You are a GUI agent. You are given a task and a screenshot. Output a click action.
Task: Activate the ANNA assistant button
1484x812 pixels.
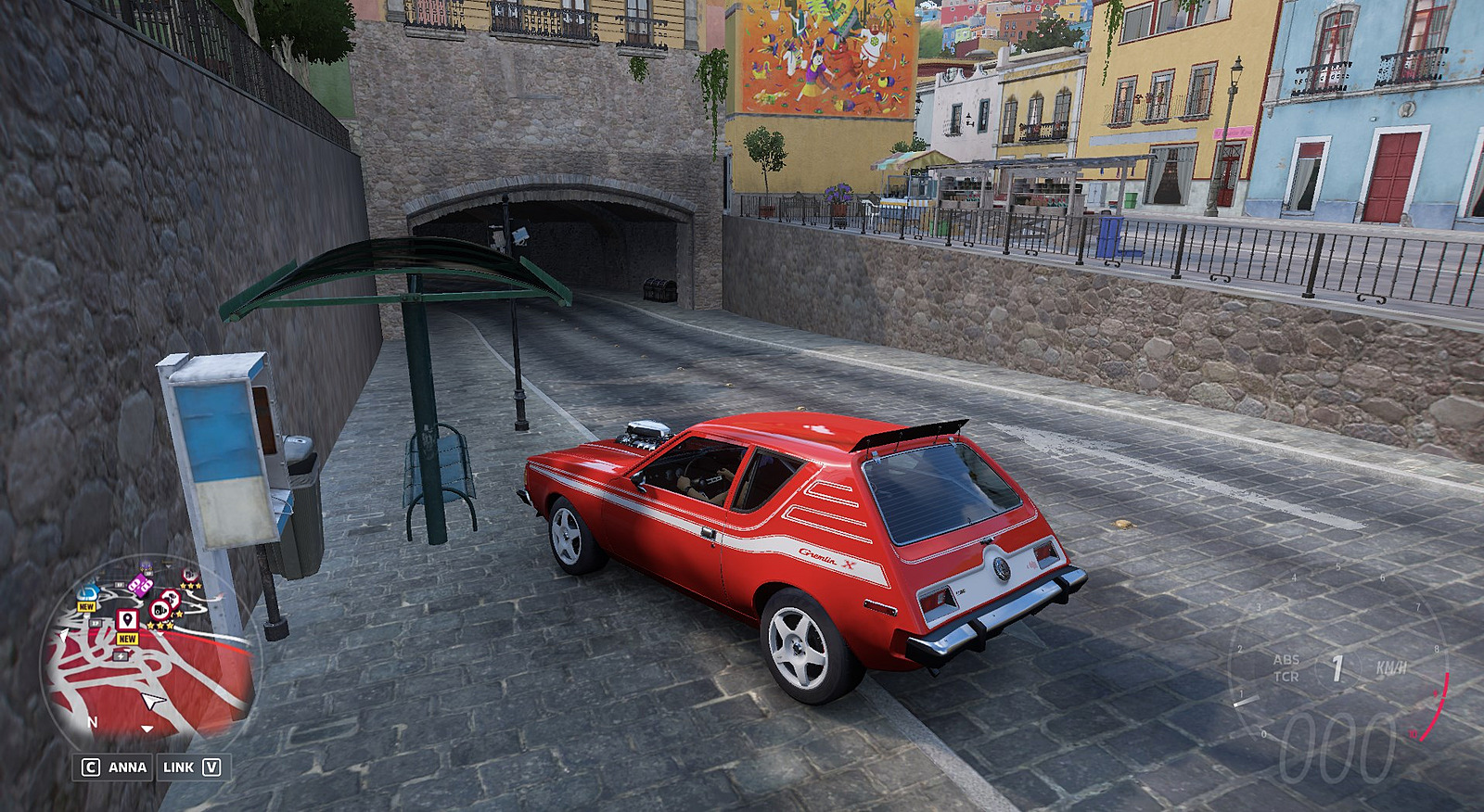coord(126,768)
